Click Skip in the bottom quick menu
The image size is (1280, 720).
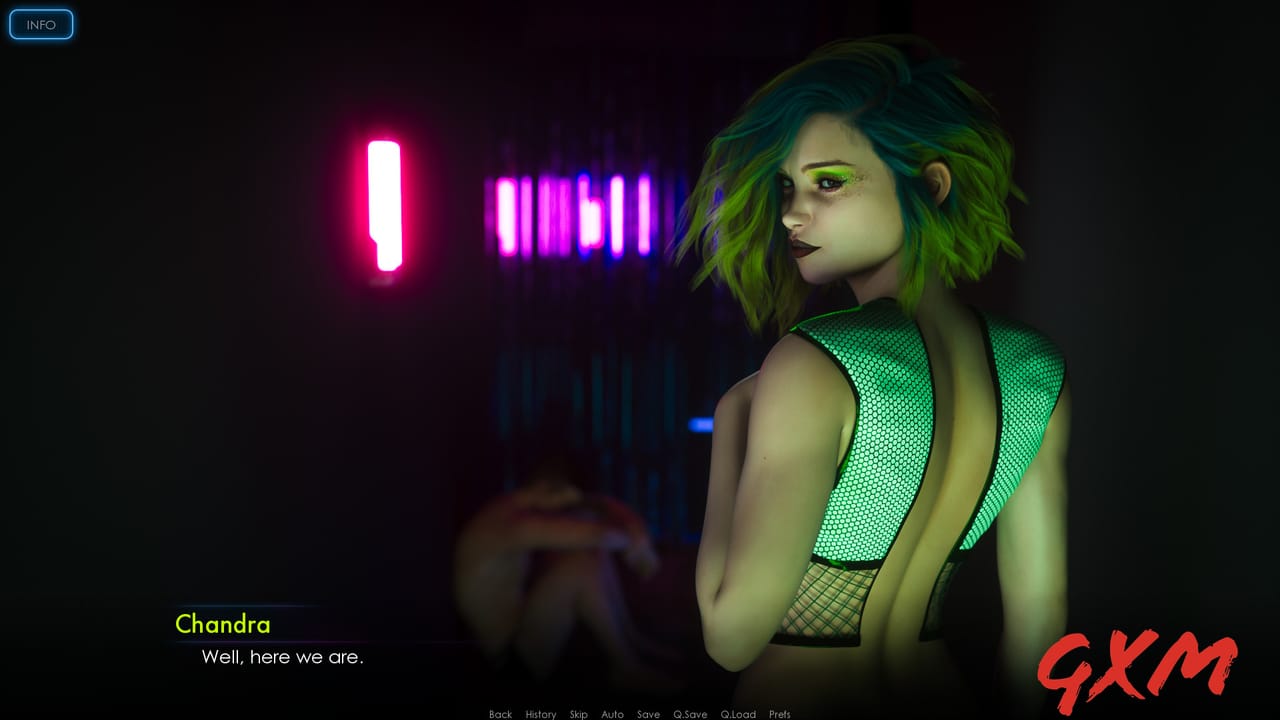click(578, 714)
